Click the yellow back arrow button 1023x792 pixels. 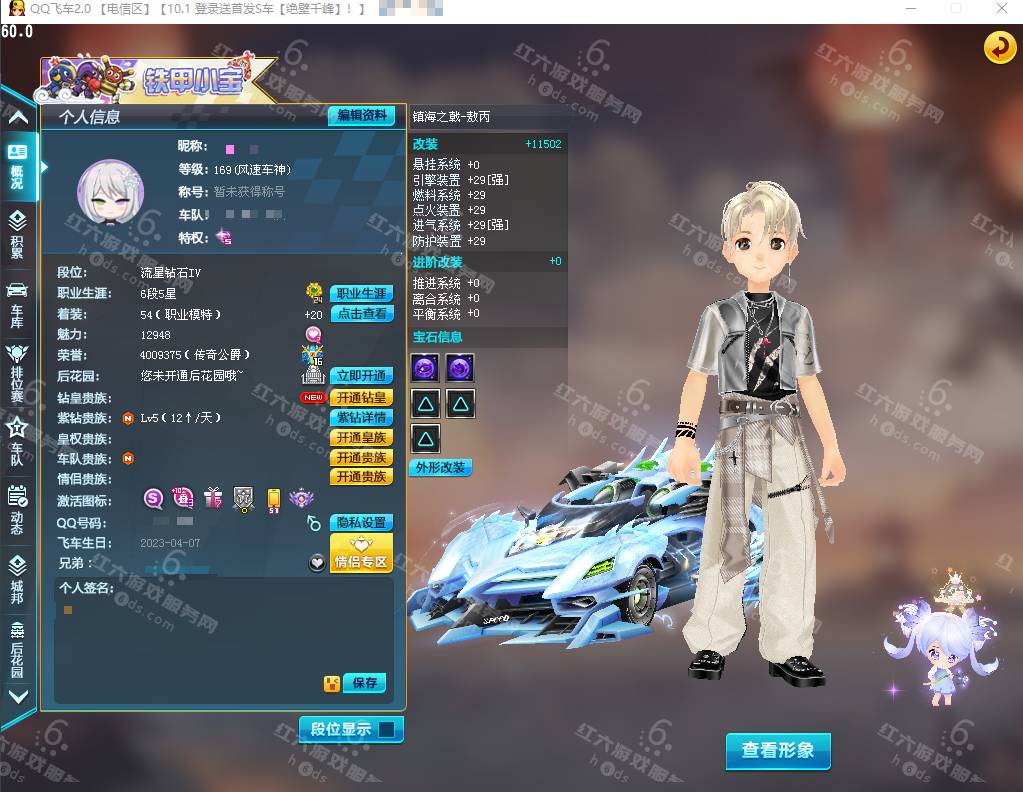(999, 47)
